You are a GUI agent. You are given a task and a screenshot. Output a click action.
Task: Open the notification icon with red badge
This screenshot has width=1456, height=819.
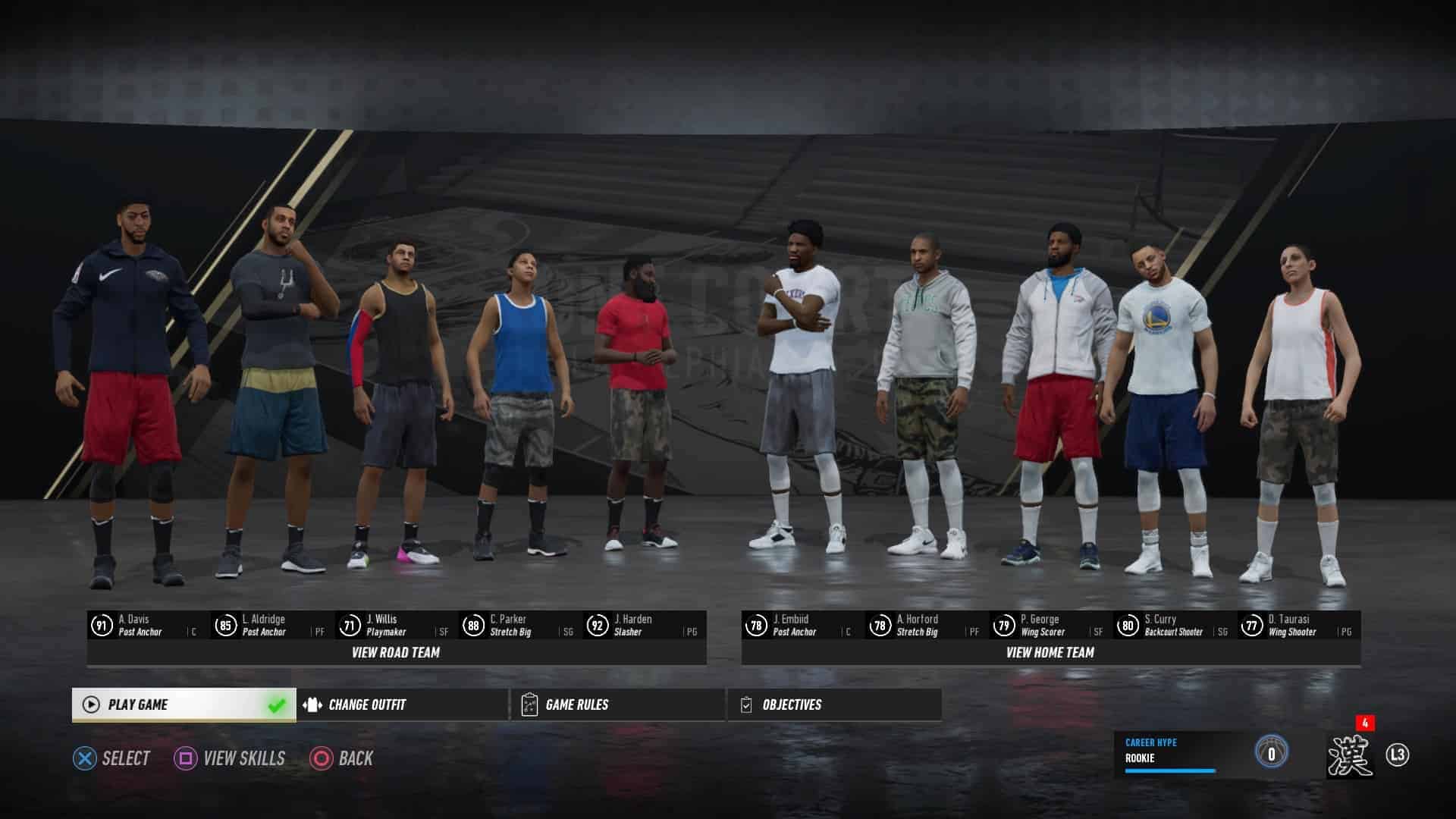[1351, 754]
